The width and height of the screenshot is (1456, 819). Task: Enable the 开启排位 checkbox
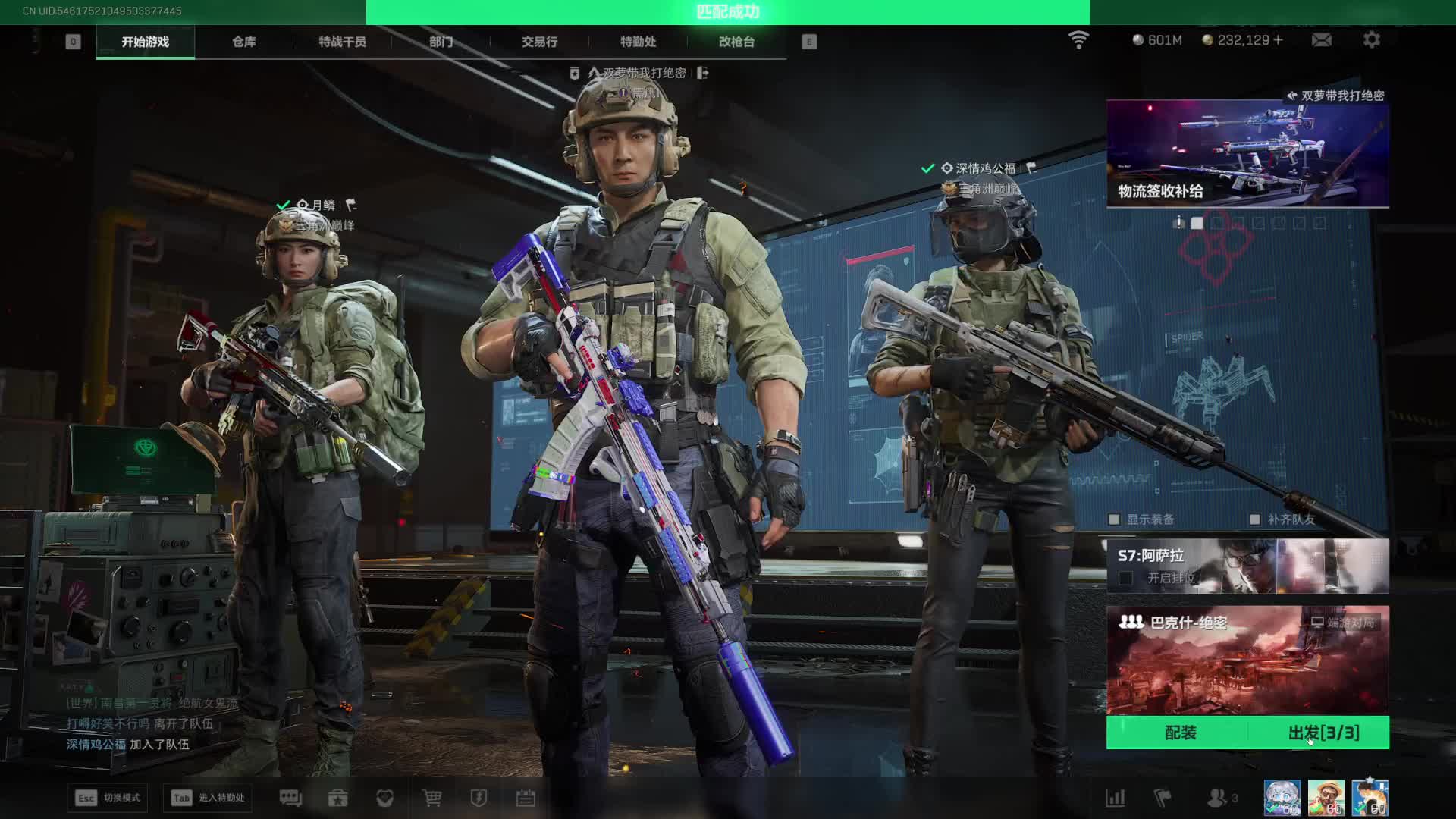(1126, 578)
